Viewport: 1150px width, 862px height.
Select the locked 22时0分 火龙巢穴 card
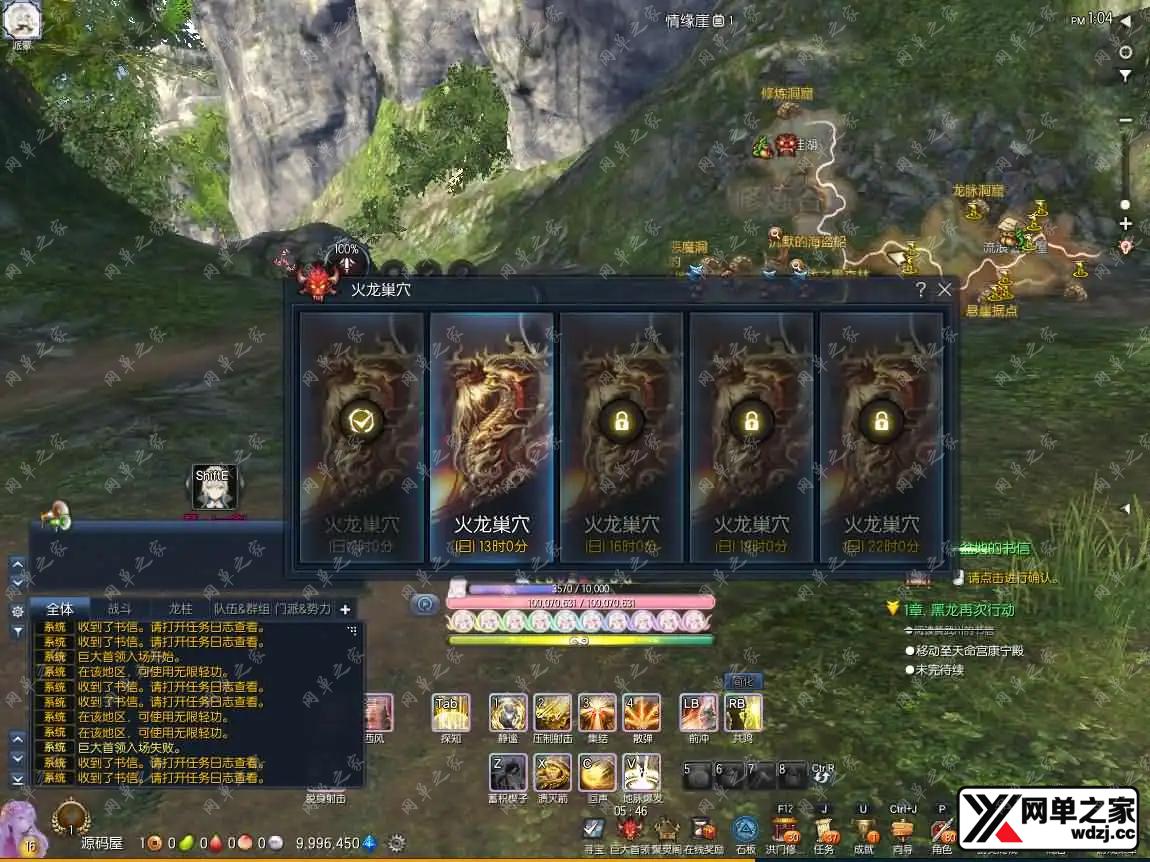tap(881, 437)
